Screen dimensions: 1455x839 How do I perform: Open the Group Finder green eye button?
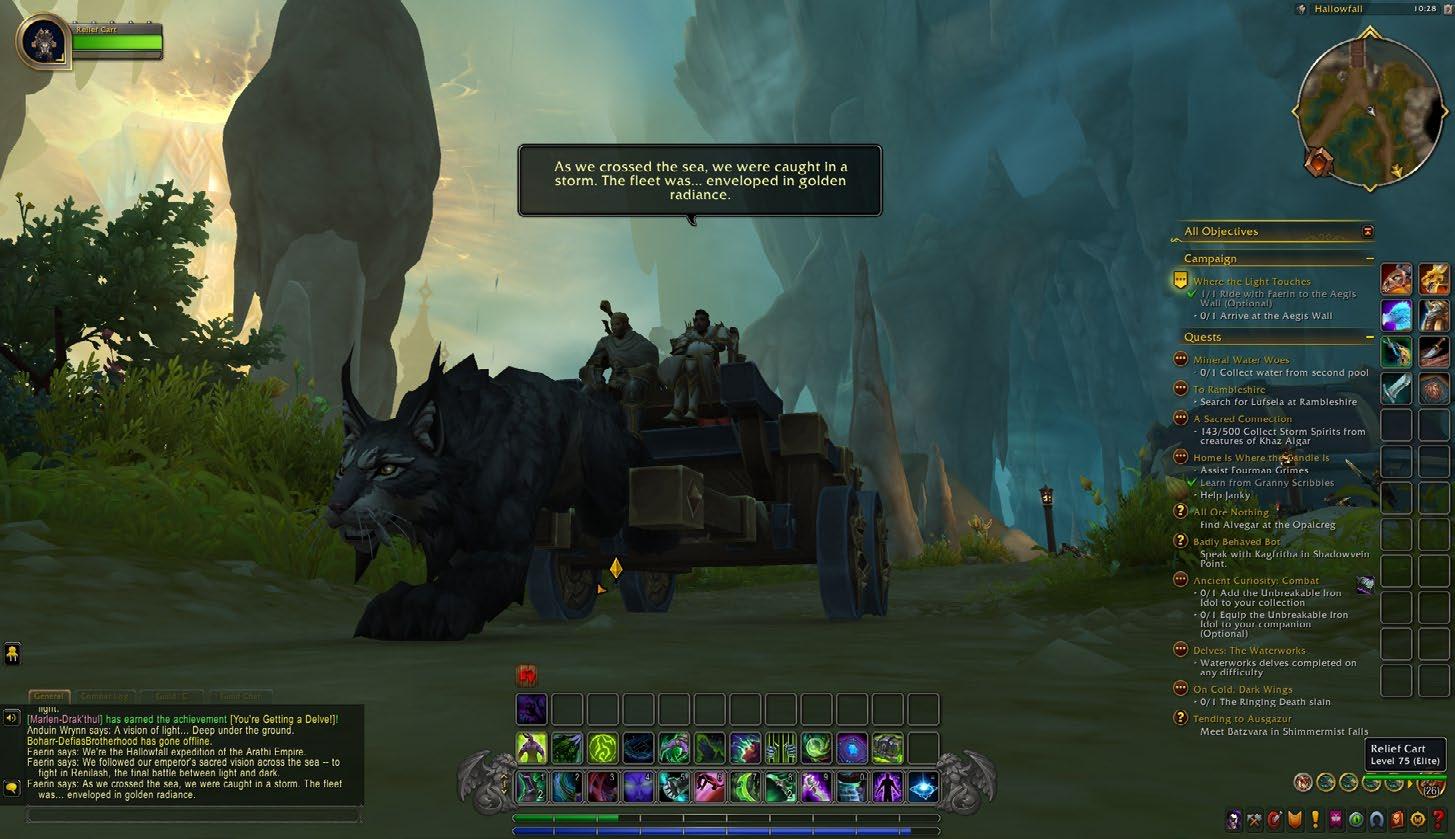(1357, 820)
